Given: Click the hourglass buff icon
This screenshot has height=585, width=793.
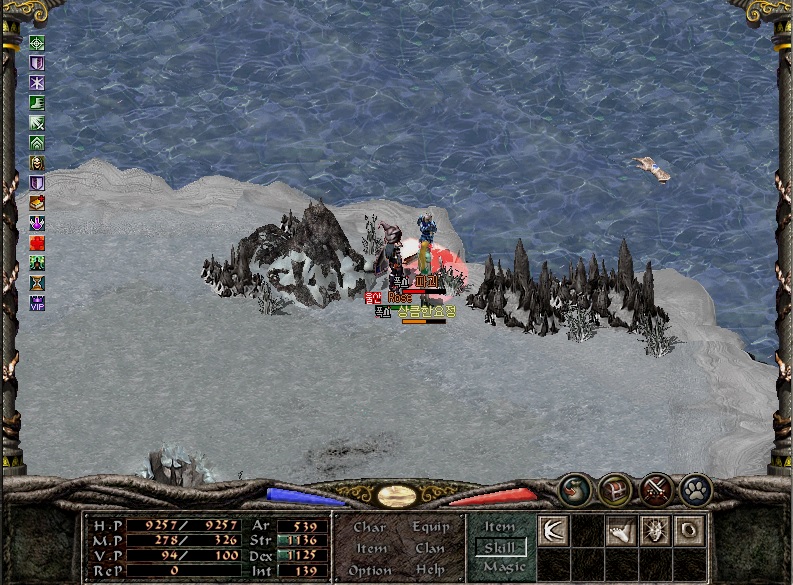Looking at the screenshot, I should (x=37, y=283).
